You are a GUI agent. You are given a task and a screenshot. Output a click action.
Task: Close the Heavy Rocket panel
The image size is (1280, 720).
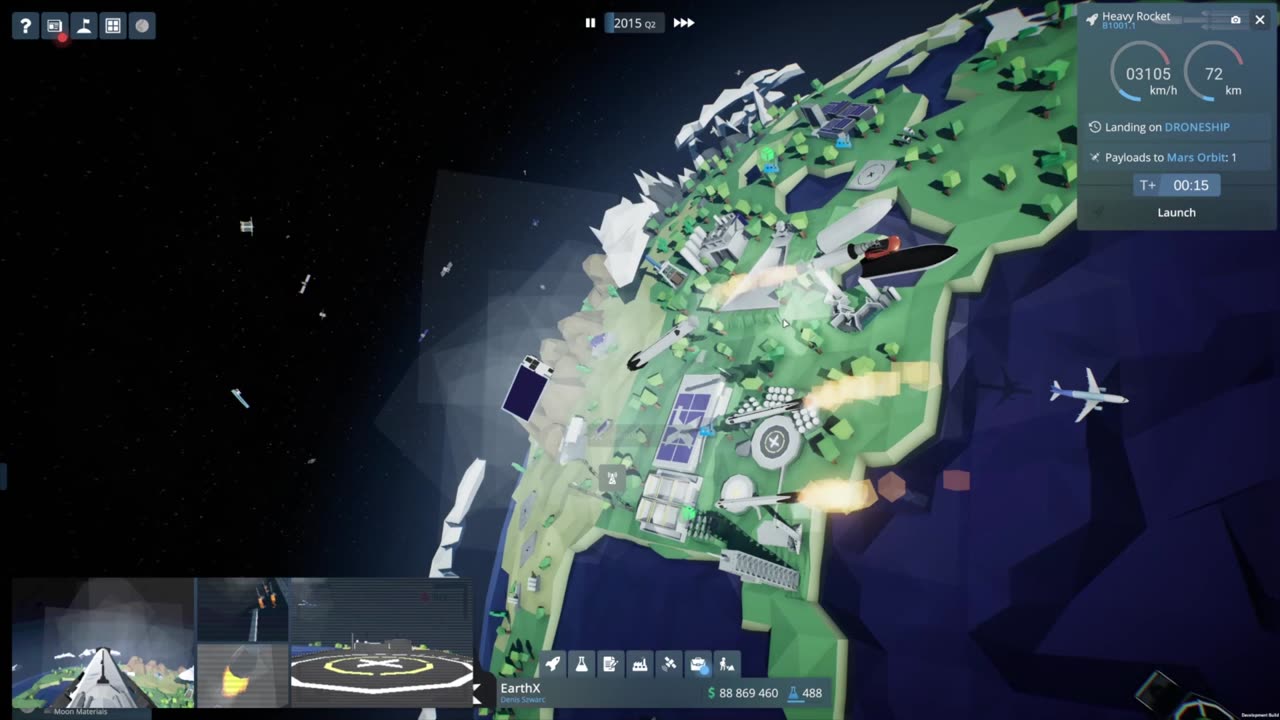[x=1260, y=20]
